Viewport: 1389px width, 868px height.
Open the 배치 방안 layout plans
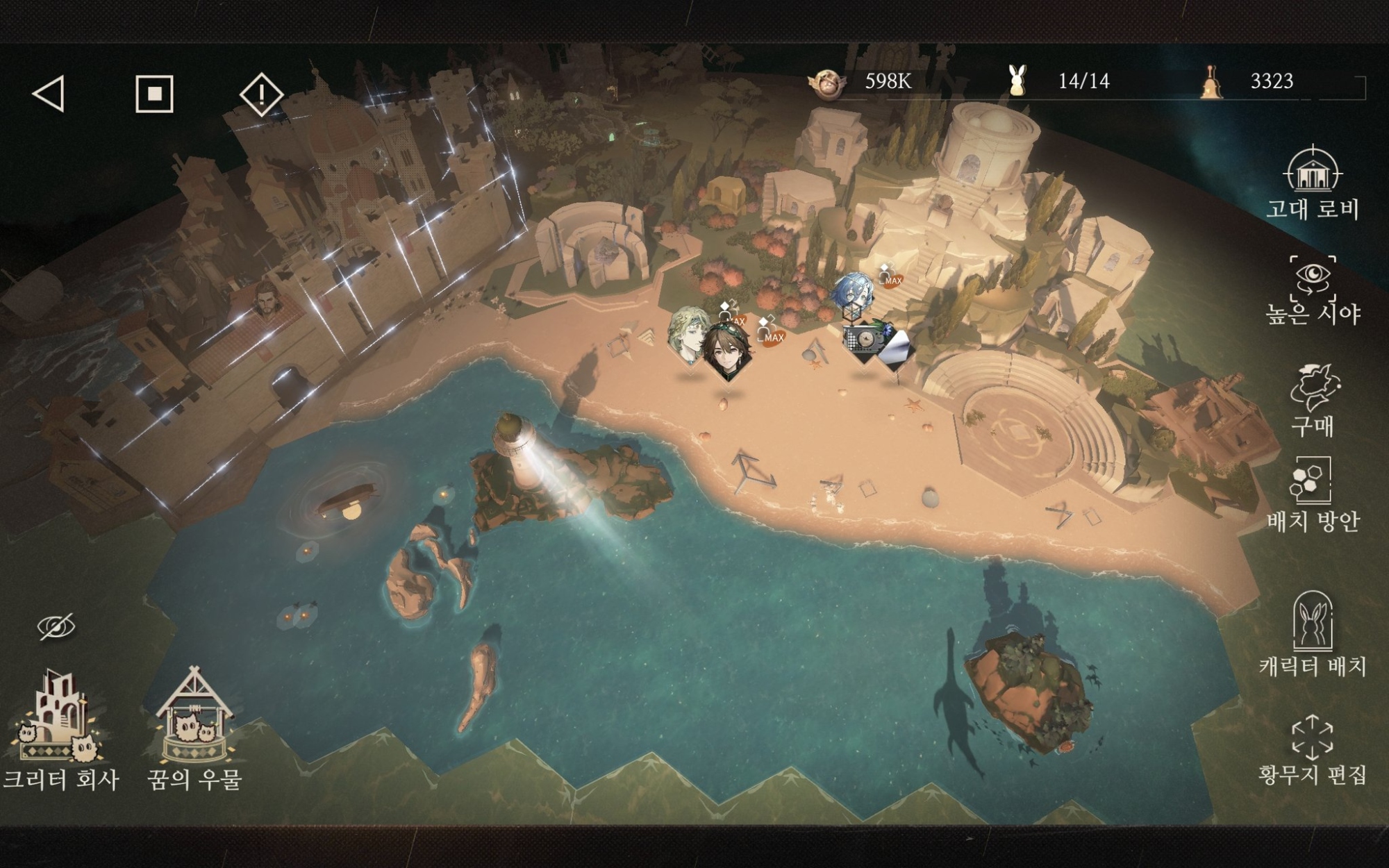(x=1312, y=494)
